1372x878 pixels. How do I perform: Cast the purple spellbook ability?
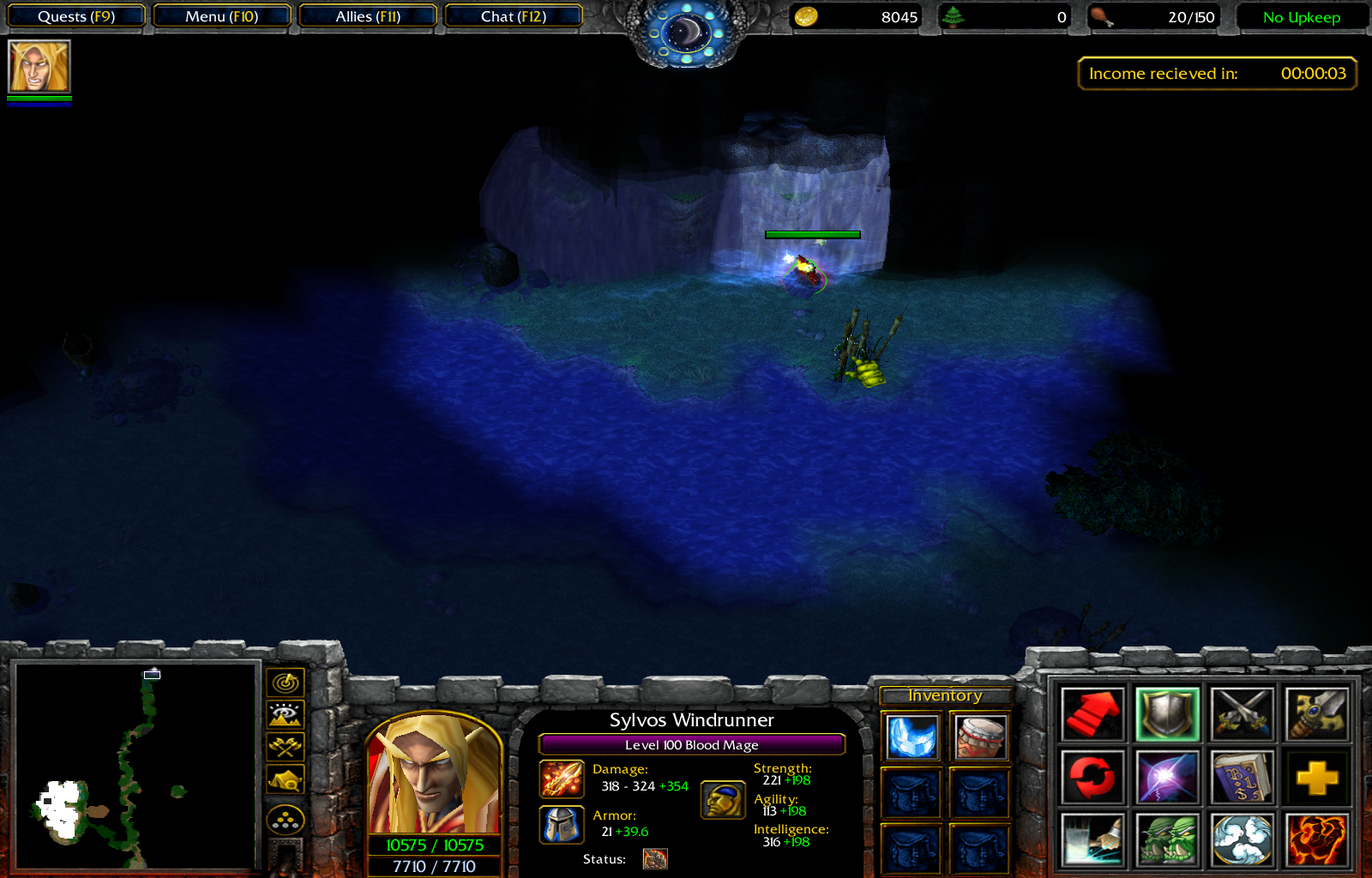(1241, 776)
